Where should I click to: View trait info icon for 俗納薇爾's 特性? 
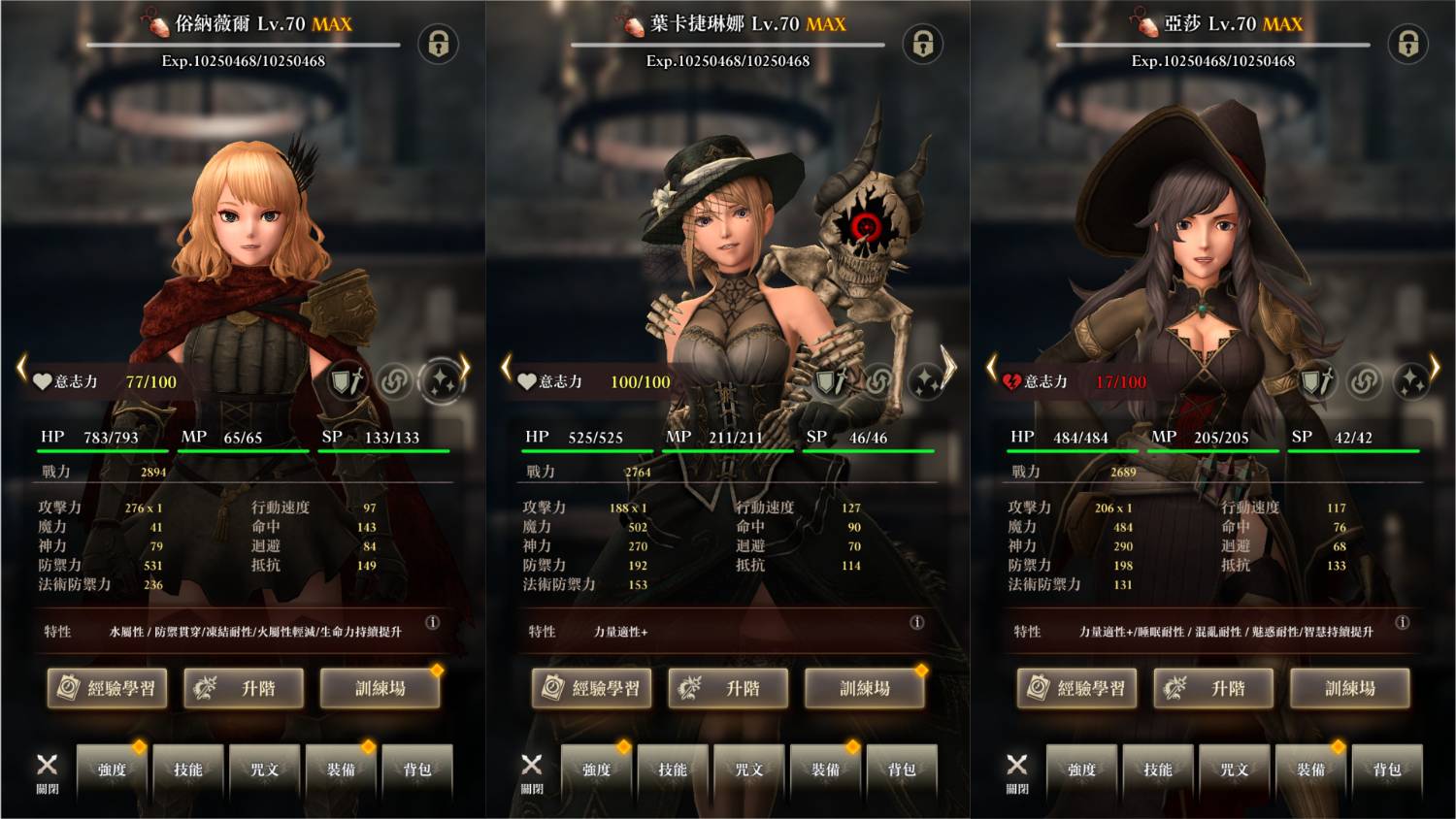tap(433, 622)
